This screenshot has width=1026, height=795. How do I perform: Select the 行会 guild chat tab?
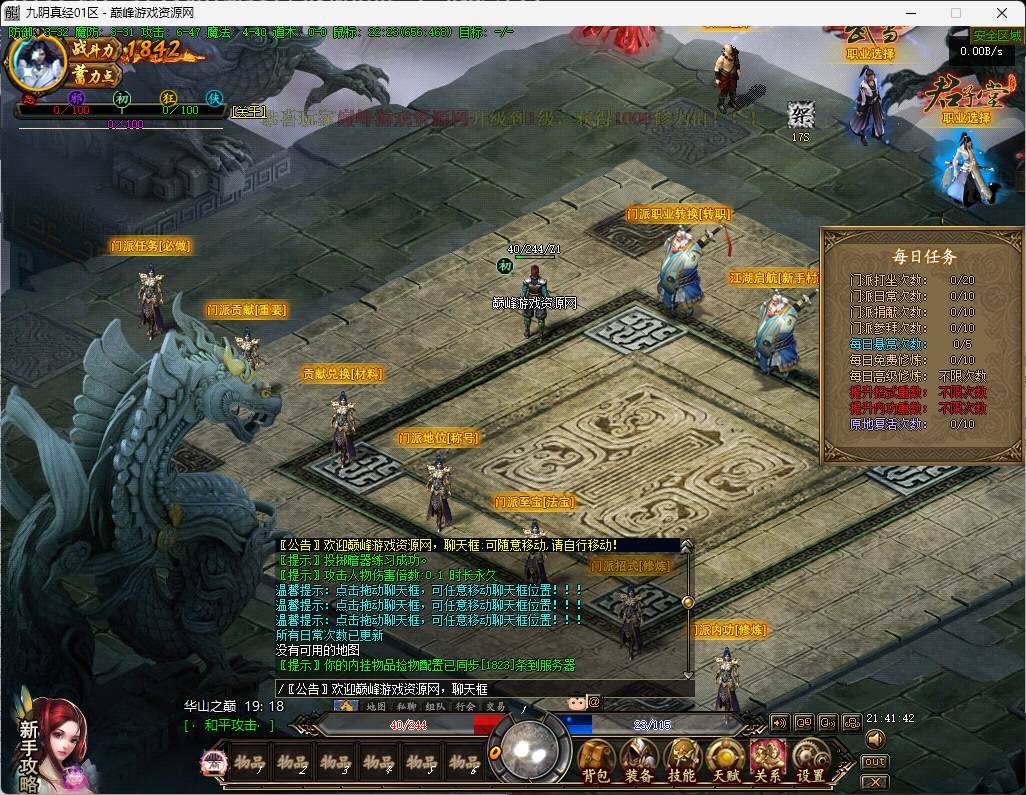[465, 706]
